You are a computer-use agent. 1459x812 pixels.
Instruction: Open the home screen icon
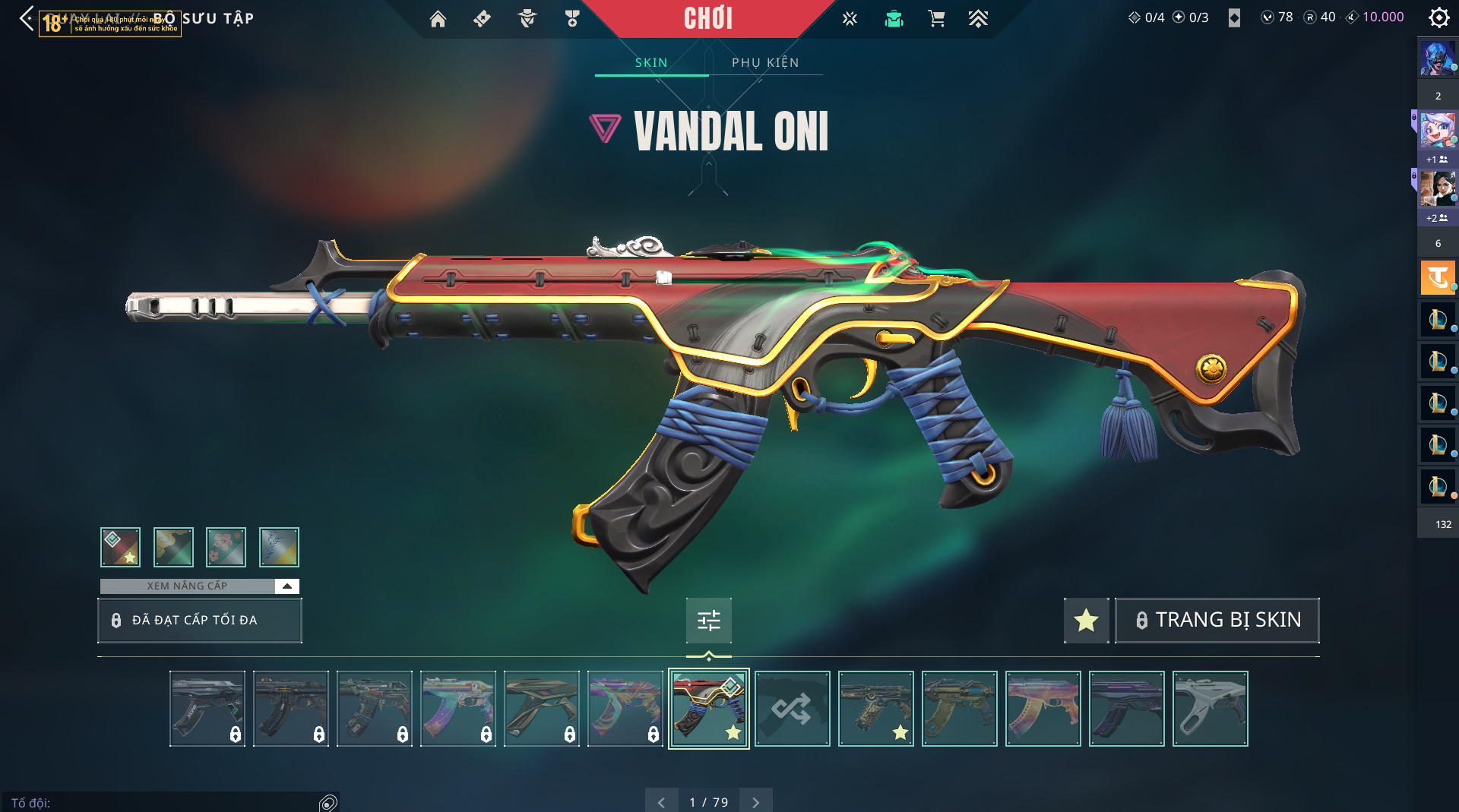438,18
